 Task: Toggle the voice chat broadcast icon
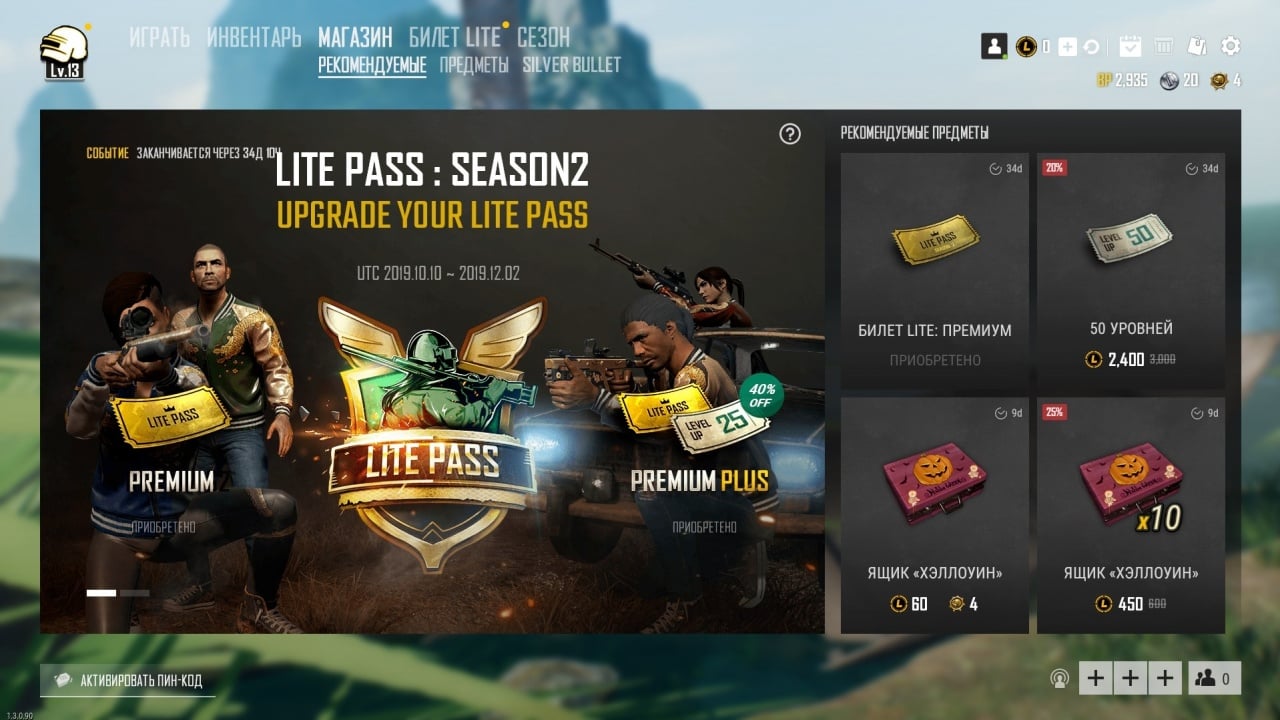[x=1059, y=679]
